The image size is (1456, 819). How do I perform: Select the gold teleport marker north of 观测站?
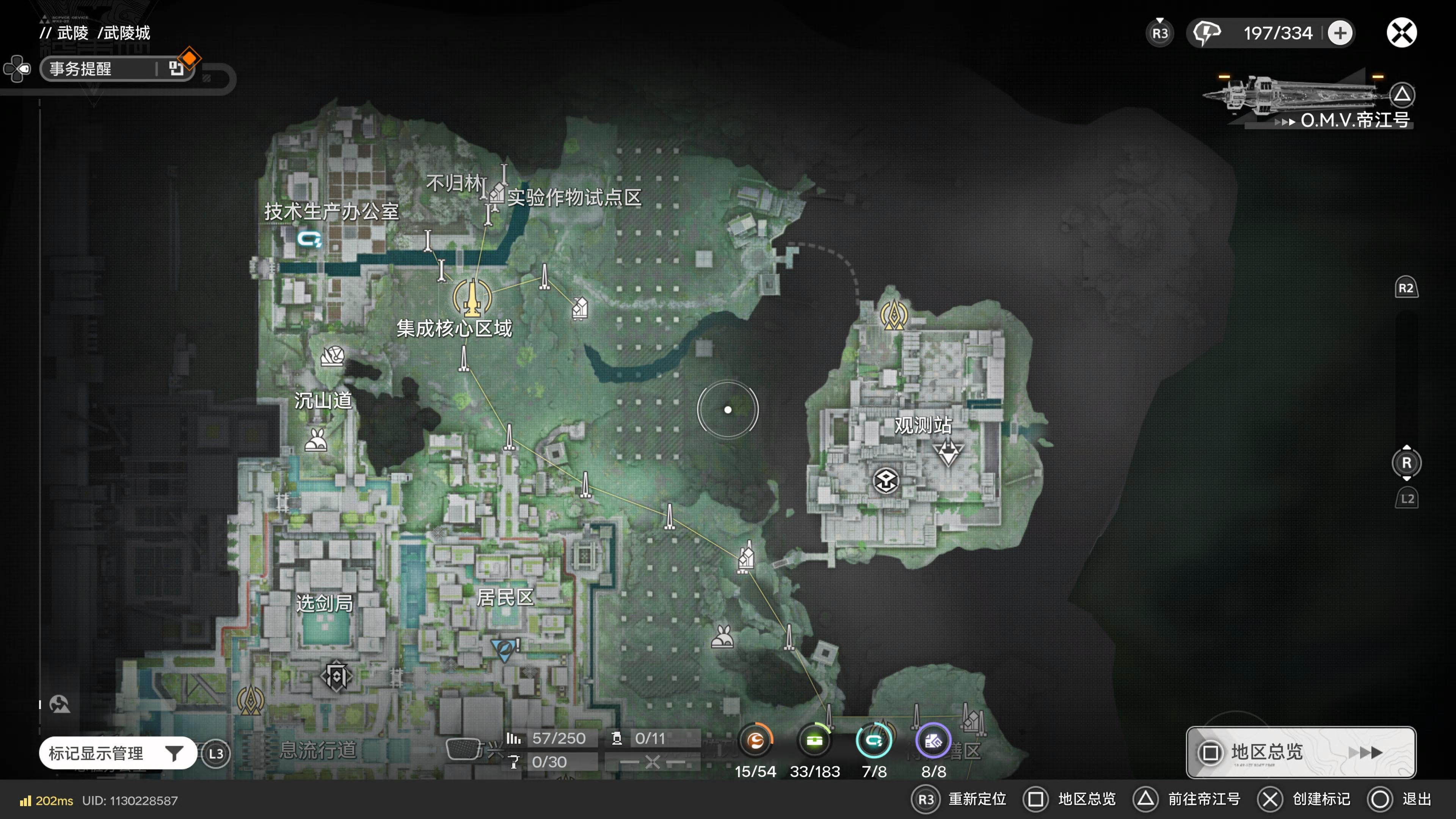tap(894, 315)
